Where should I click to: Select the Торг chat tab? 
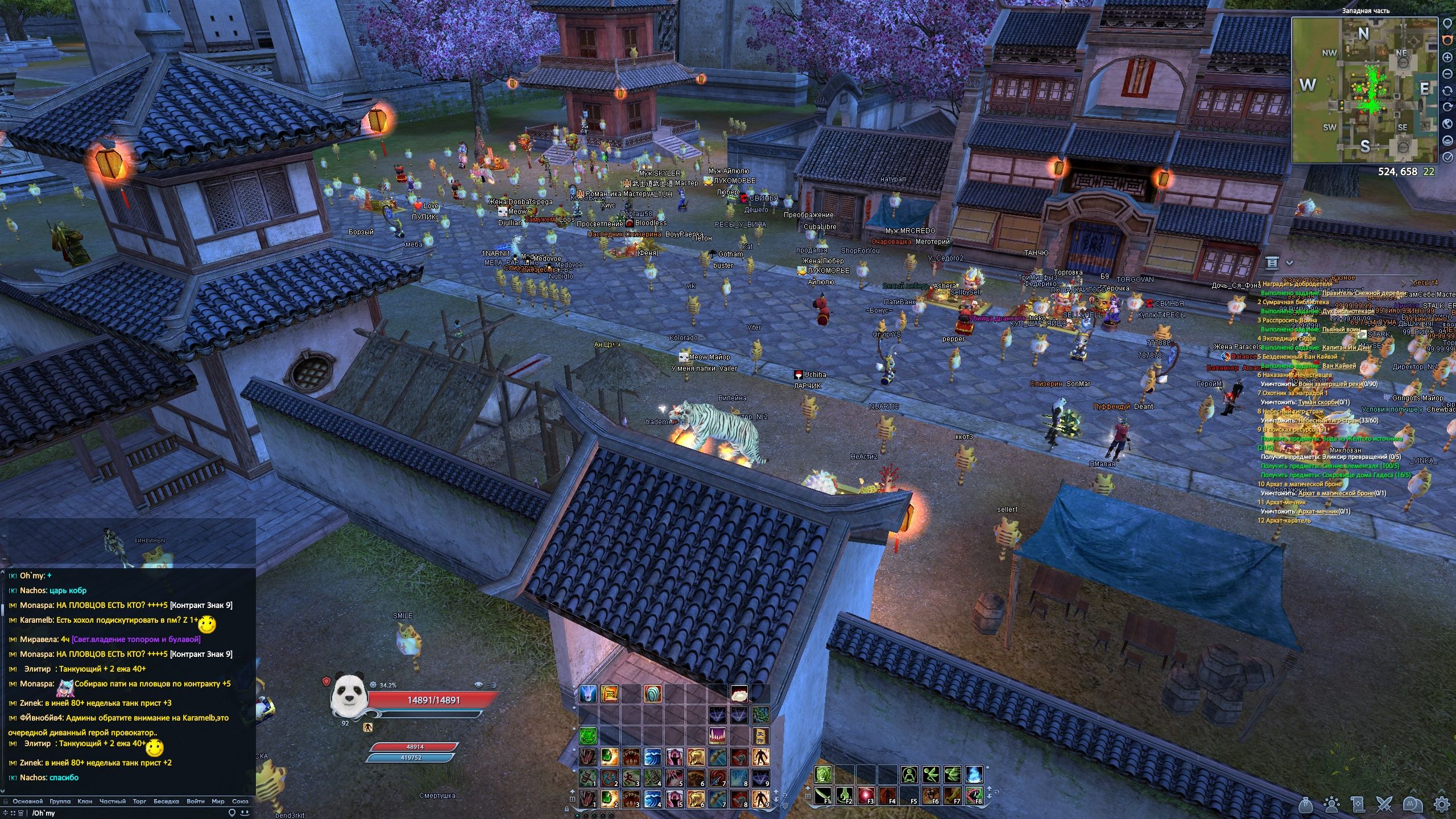(x=139, y=801)
